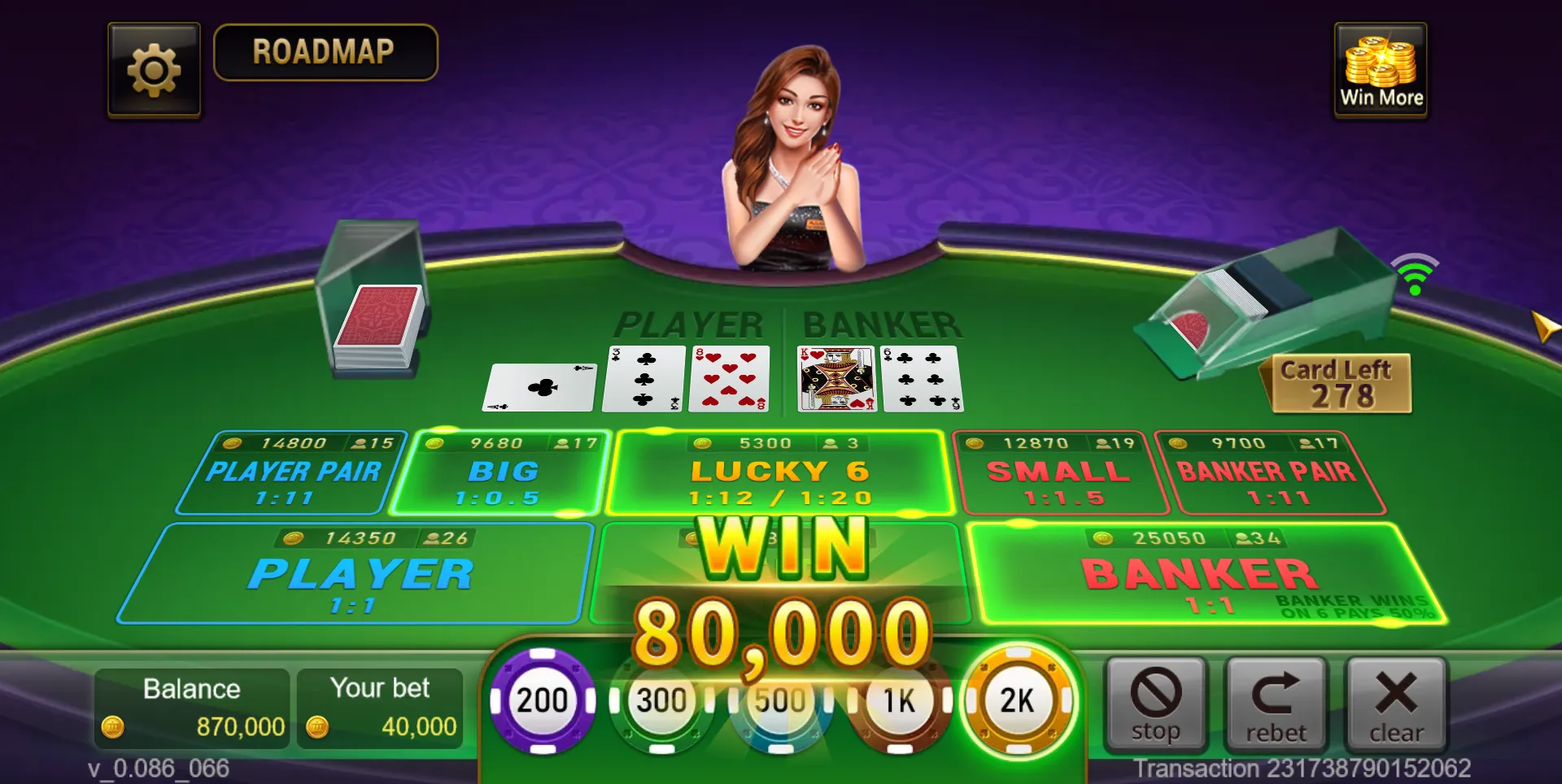Place a bet on BANKER 1:1
The image size is (1562, 784).
[x=1202, y=576]
